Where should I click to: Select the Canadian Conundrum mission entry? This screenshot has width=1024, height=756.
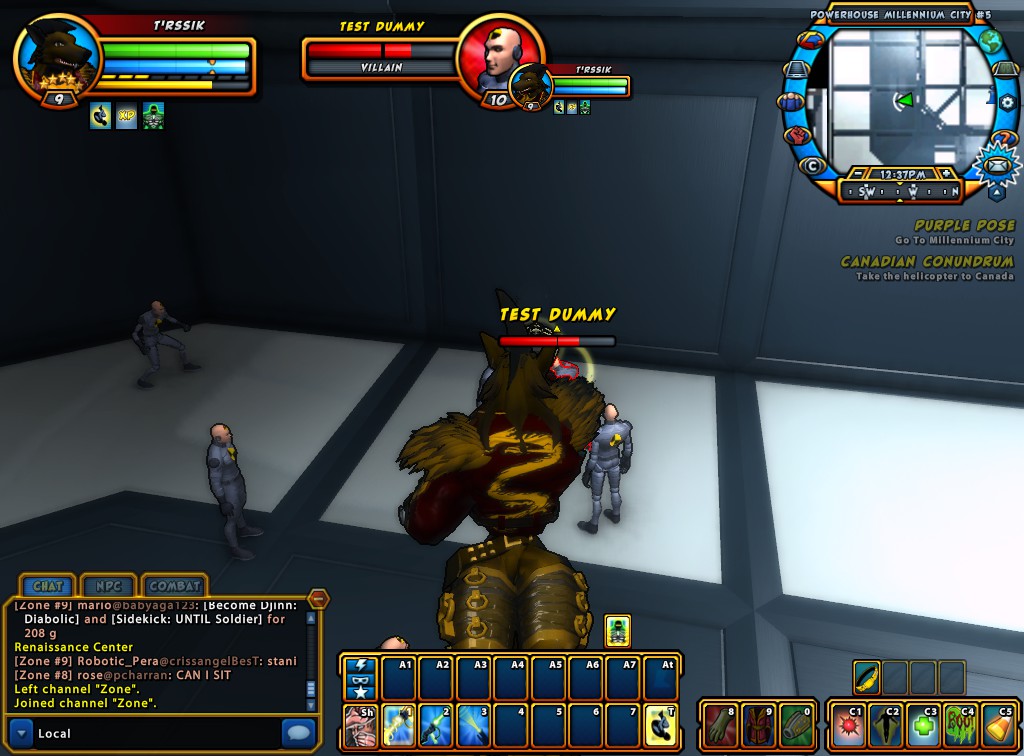(x=926, y=262)
